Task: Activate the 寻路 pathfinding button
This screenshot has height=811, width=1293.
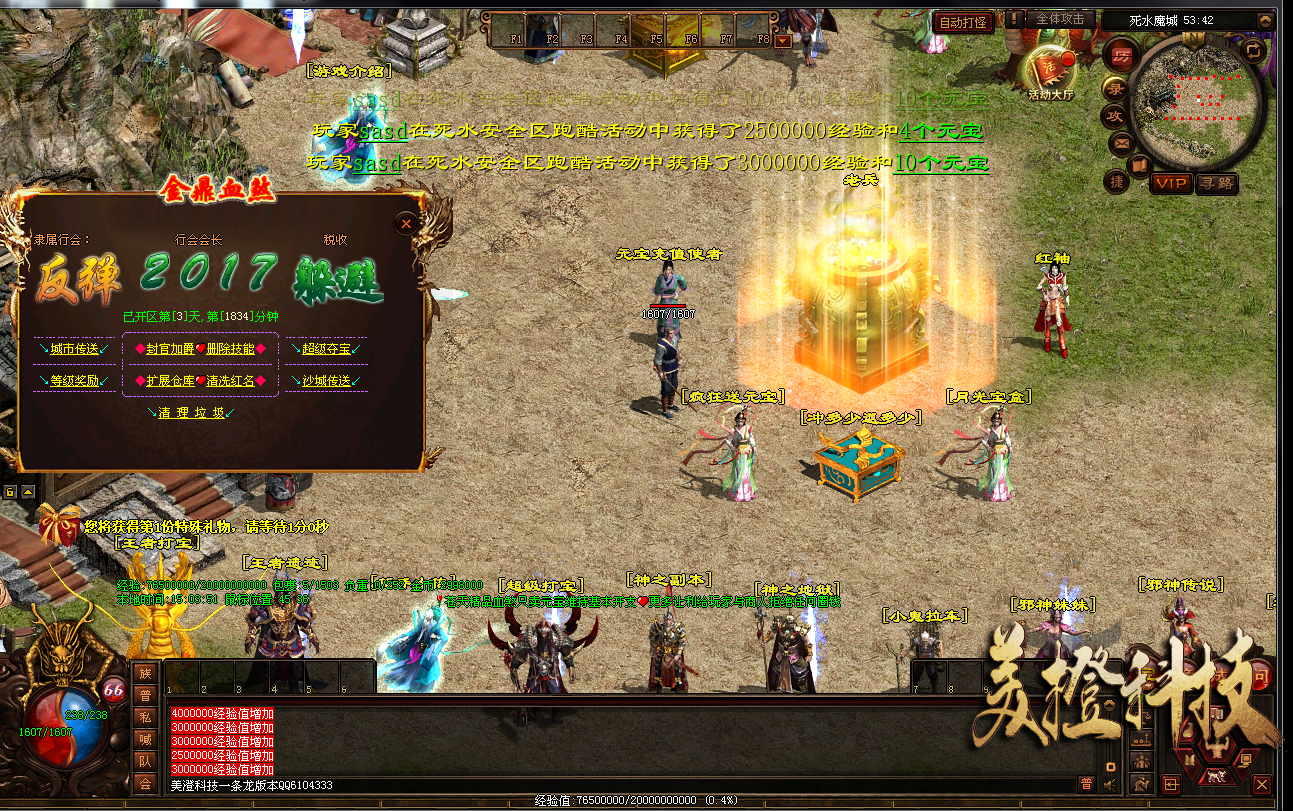Action: [x=1217, y=183]
